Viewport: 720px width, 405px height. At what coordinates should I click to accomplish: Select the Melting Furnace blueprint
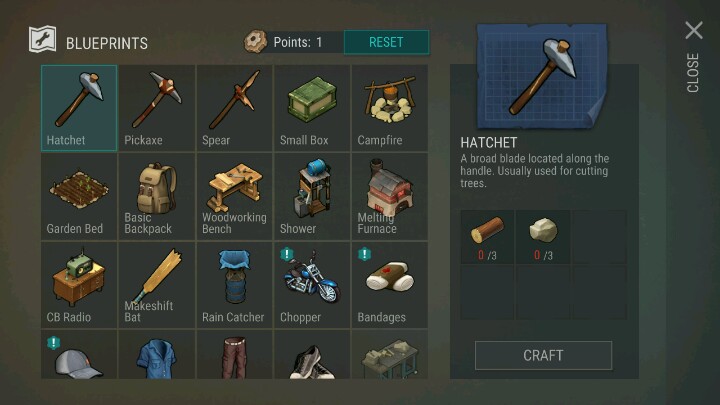pos(390,195)
